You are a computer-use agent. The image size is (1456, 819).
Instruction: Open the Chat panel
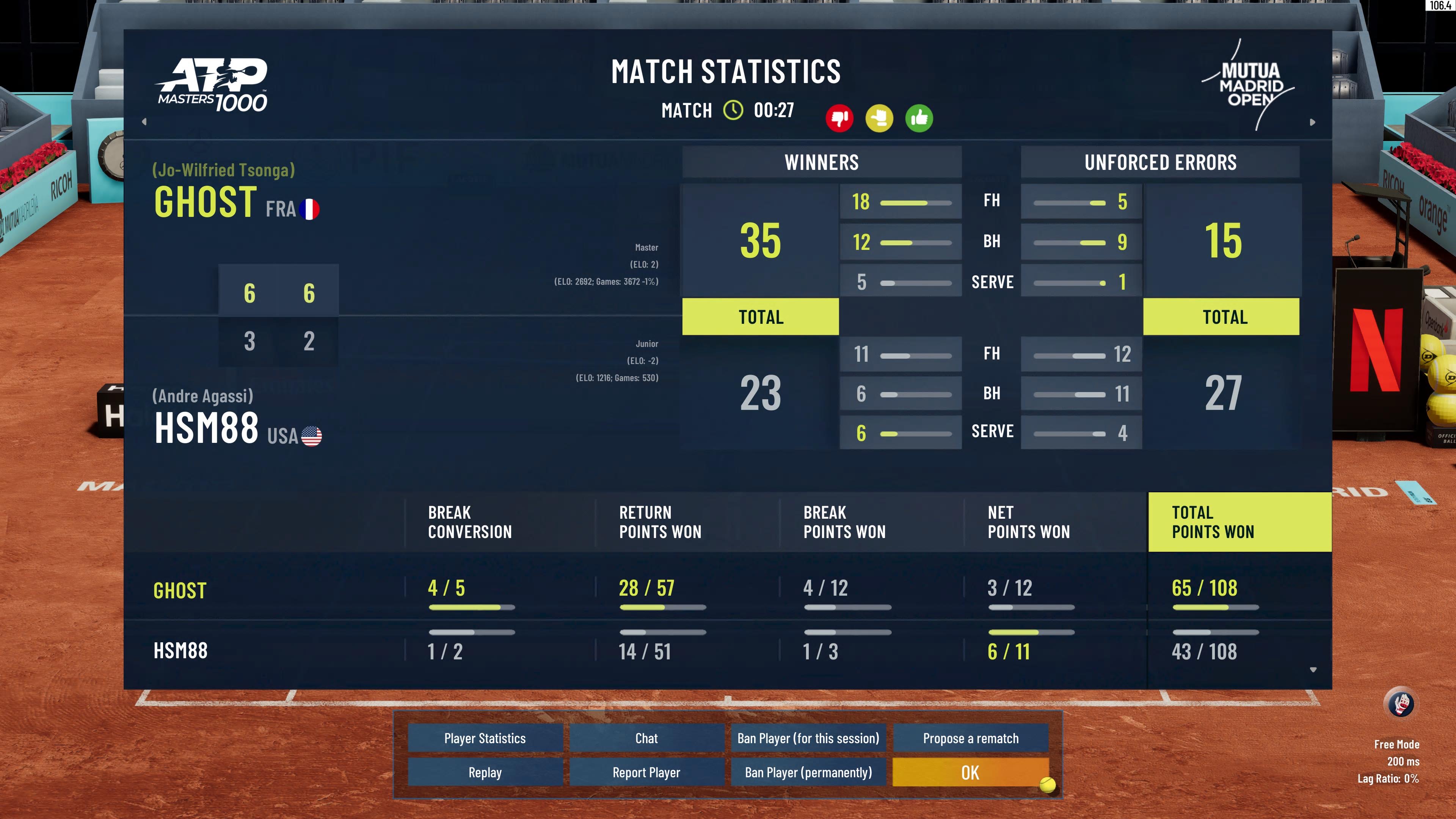[x=646, y=738]
